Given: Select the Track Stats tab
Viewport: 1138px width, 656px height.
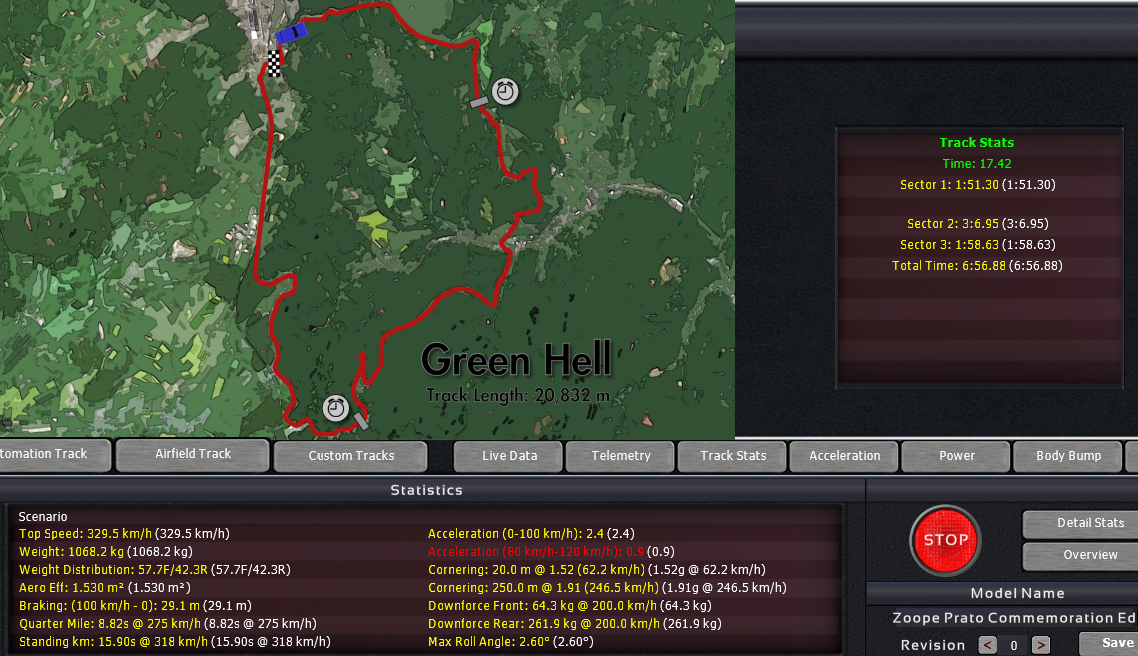Looking at the screenshot, I should pos(733,456).
